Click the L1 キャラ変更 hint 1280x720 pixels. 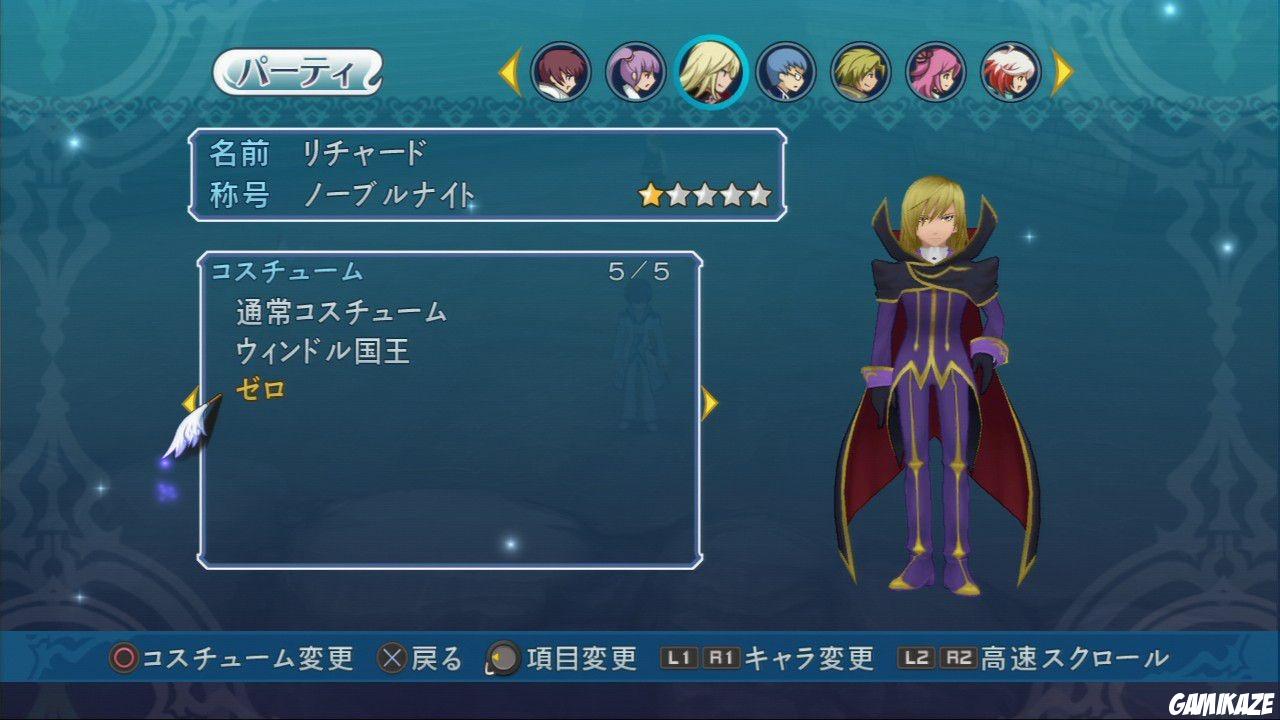click(x=771, y=660)
